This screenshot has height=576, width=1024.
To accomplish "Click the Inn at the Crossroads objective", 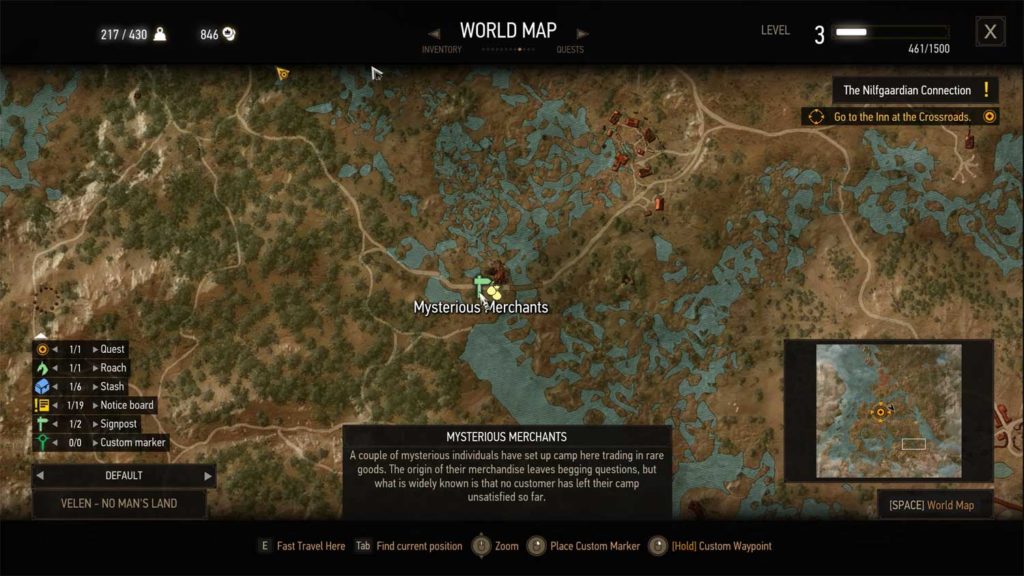I will [x=903, y=117].
